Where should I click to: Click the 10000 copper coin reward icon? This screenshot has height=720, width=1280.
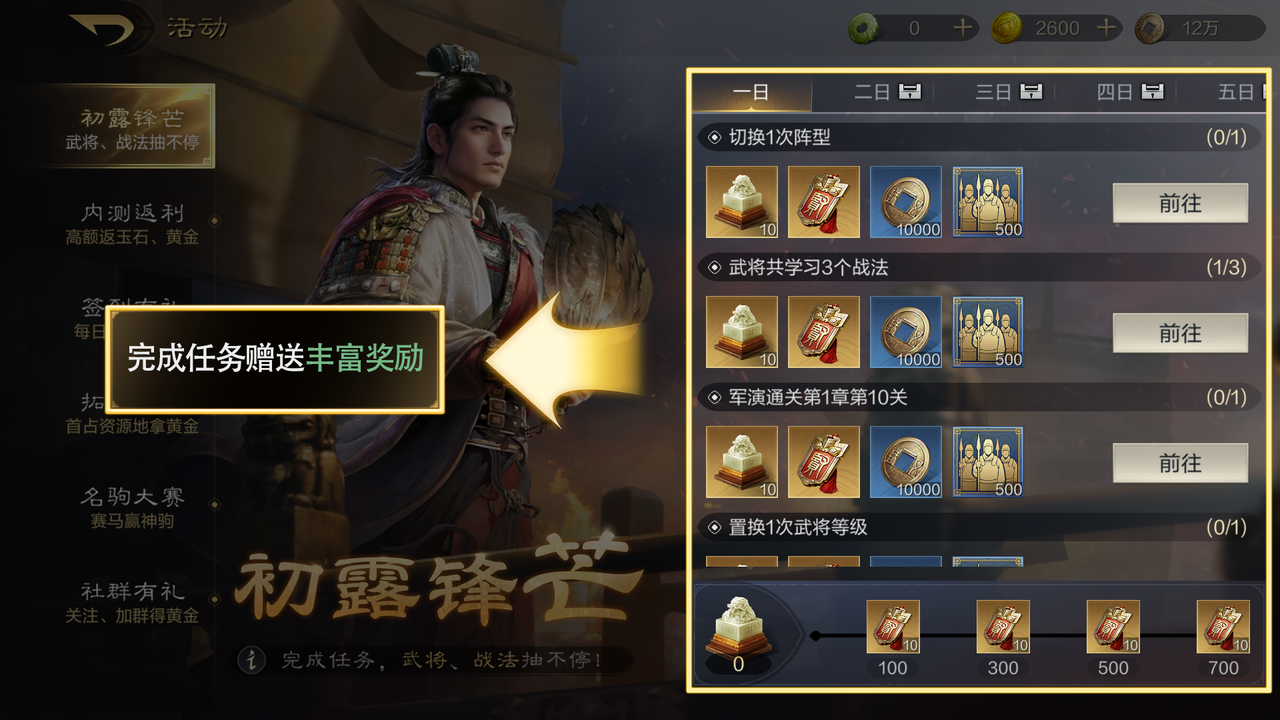tap(905, 202)
